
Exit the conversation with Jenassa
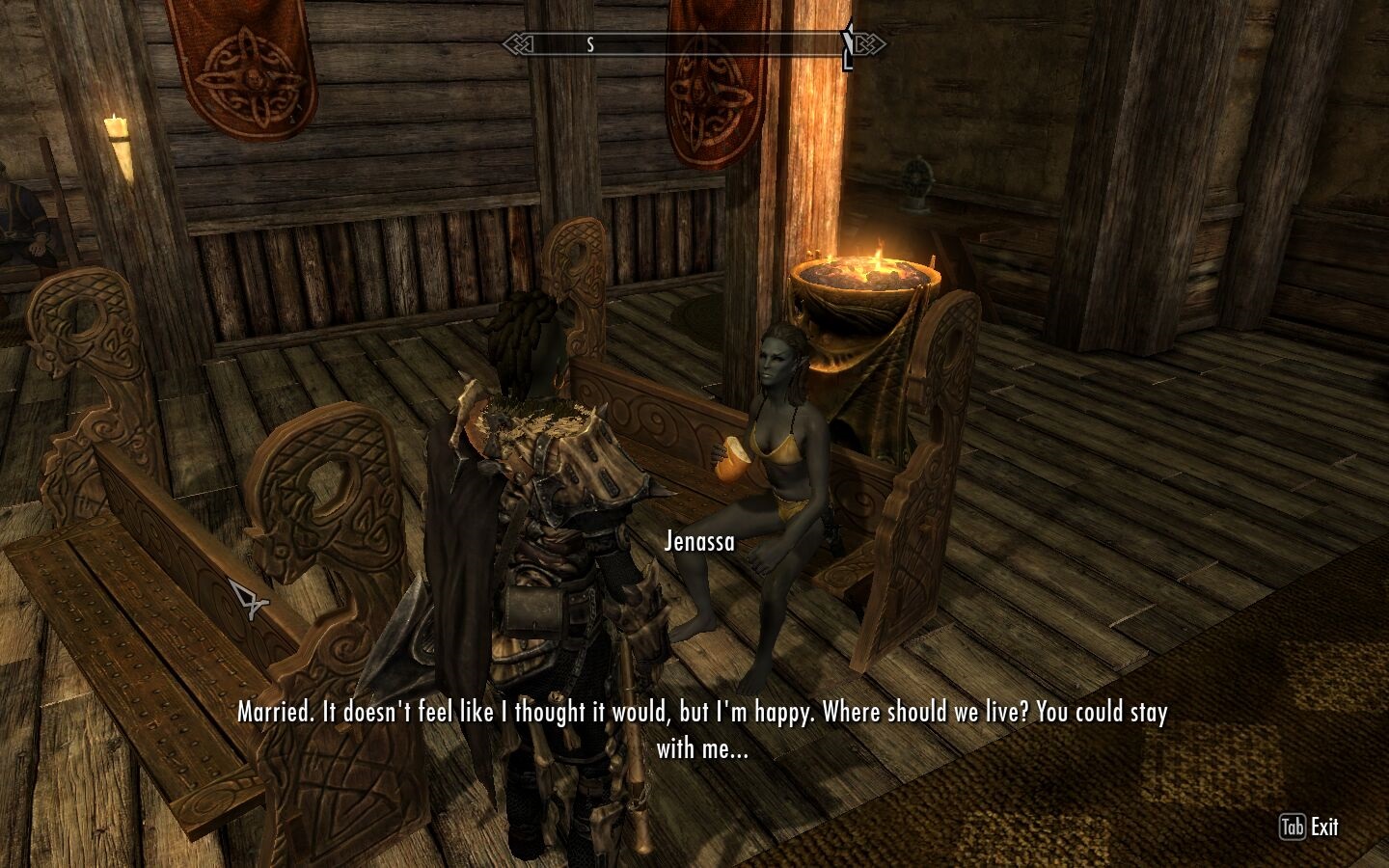pyautogui.click(x=1309, y=827)
